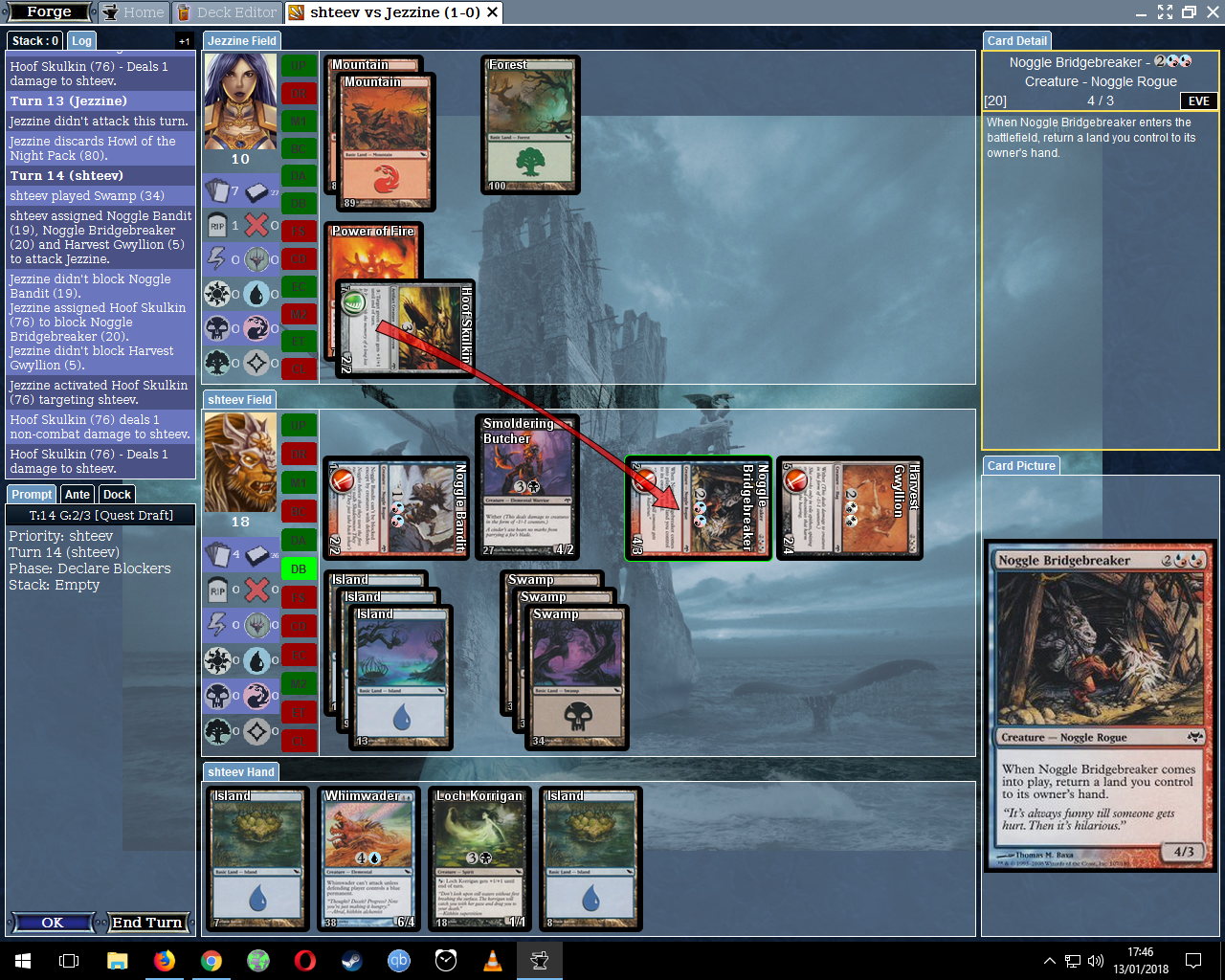Choose Loch Korrigan from hand
Viewport: 1225px width, 980px height.
tap(479, 858)
